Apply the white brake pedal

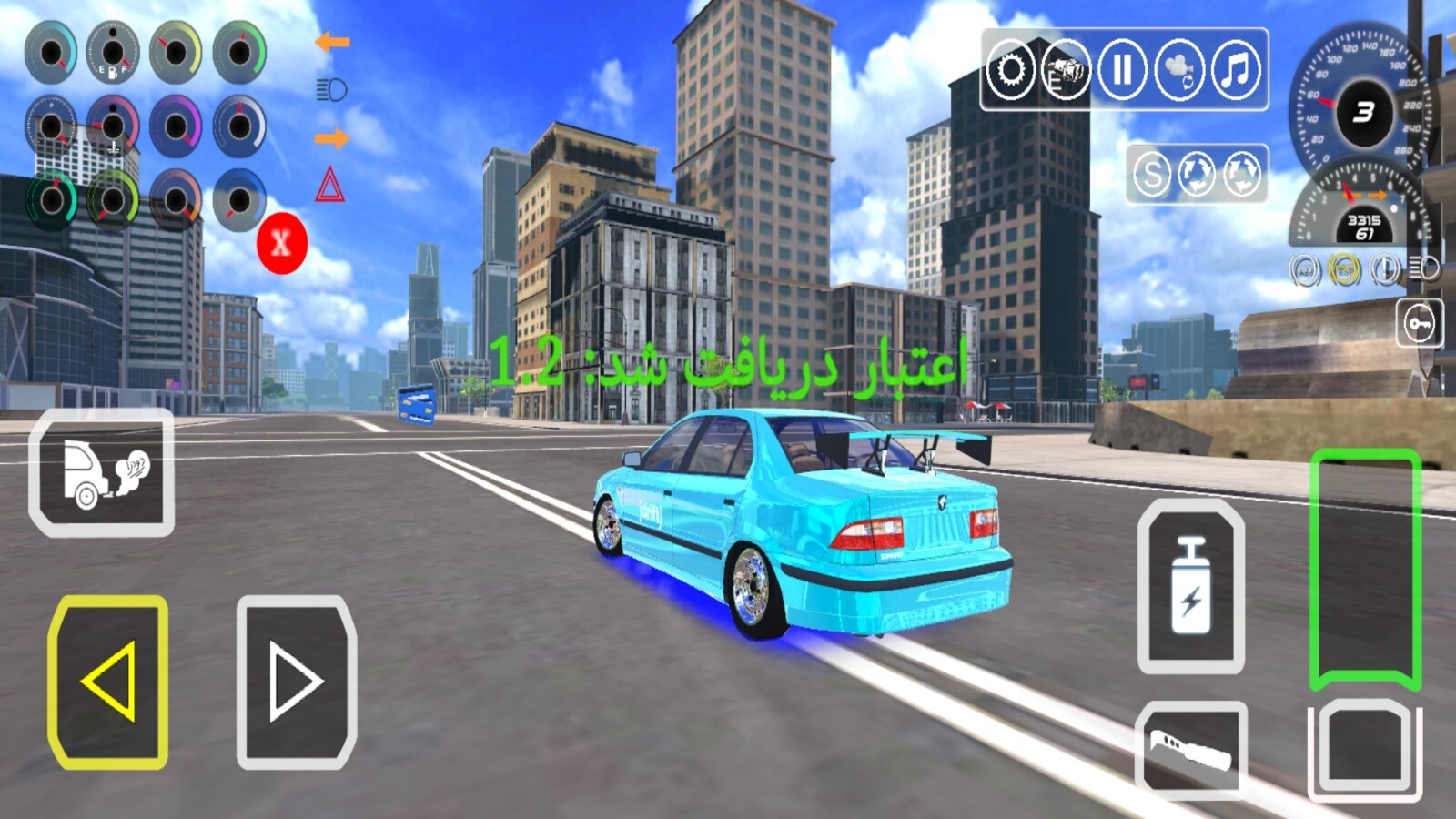click(1365, 748)
